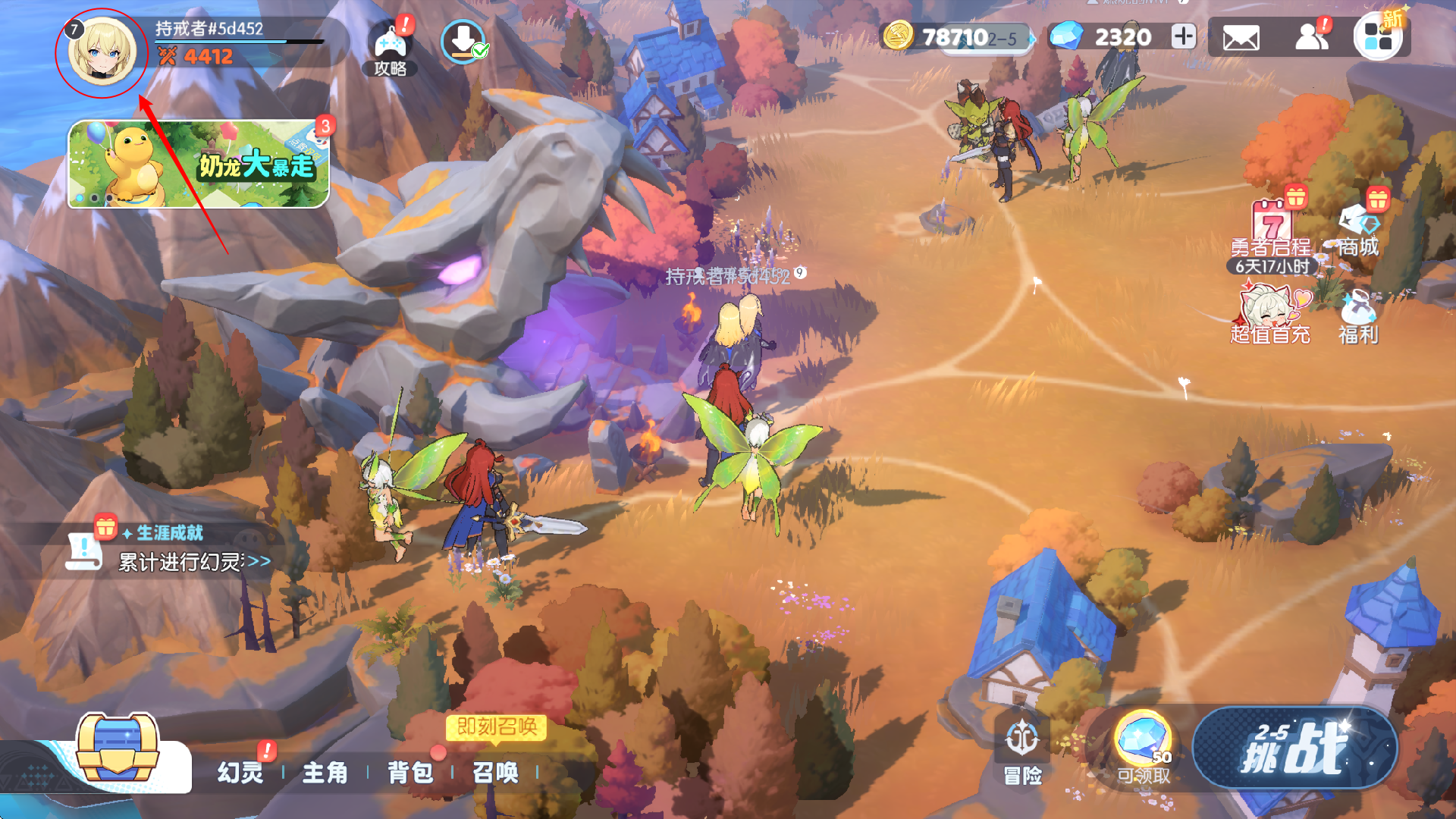Open the 福利 welfare rewards
The height and width of the screenshot is (819, 1456).
pyautogui.click(x=1358, y=318)
